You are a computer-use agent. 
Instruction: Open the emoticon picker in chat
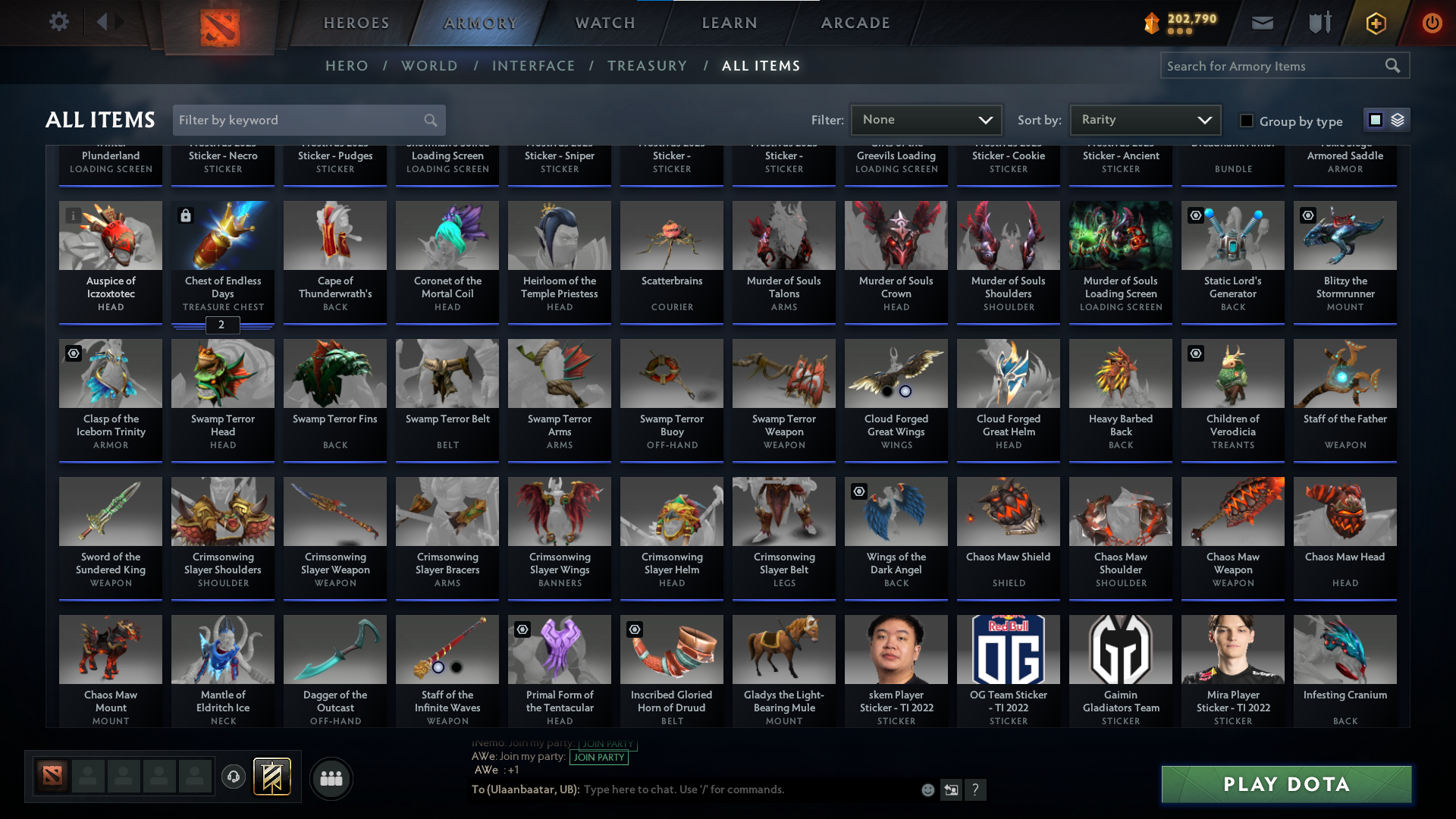[x=927, y=789]
